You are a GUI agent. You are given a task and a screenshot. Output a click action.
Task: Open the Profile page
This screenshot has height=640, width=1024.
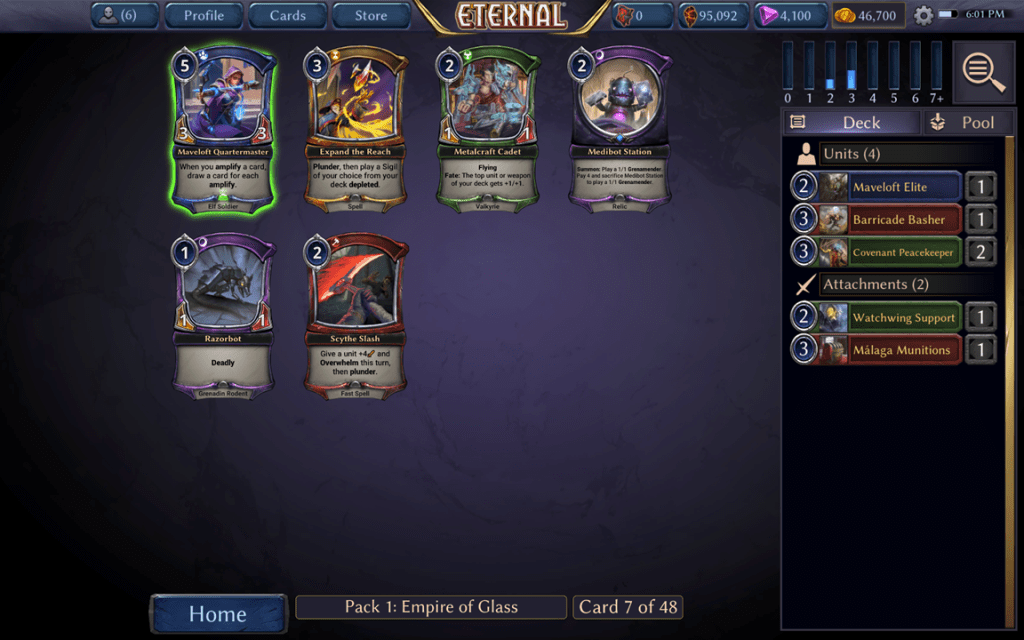point(203,15)
